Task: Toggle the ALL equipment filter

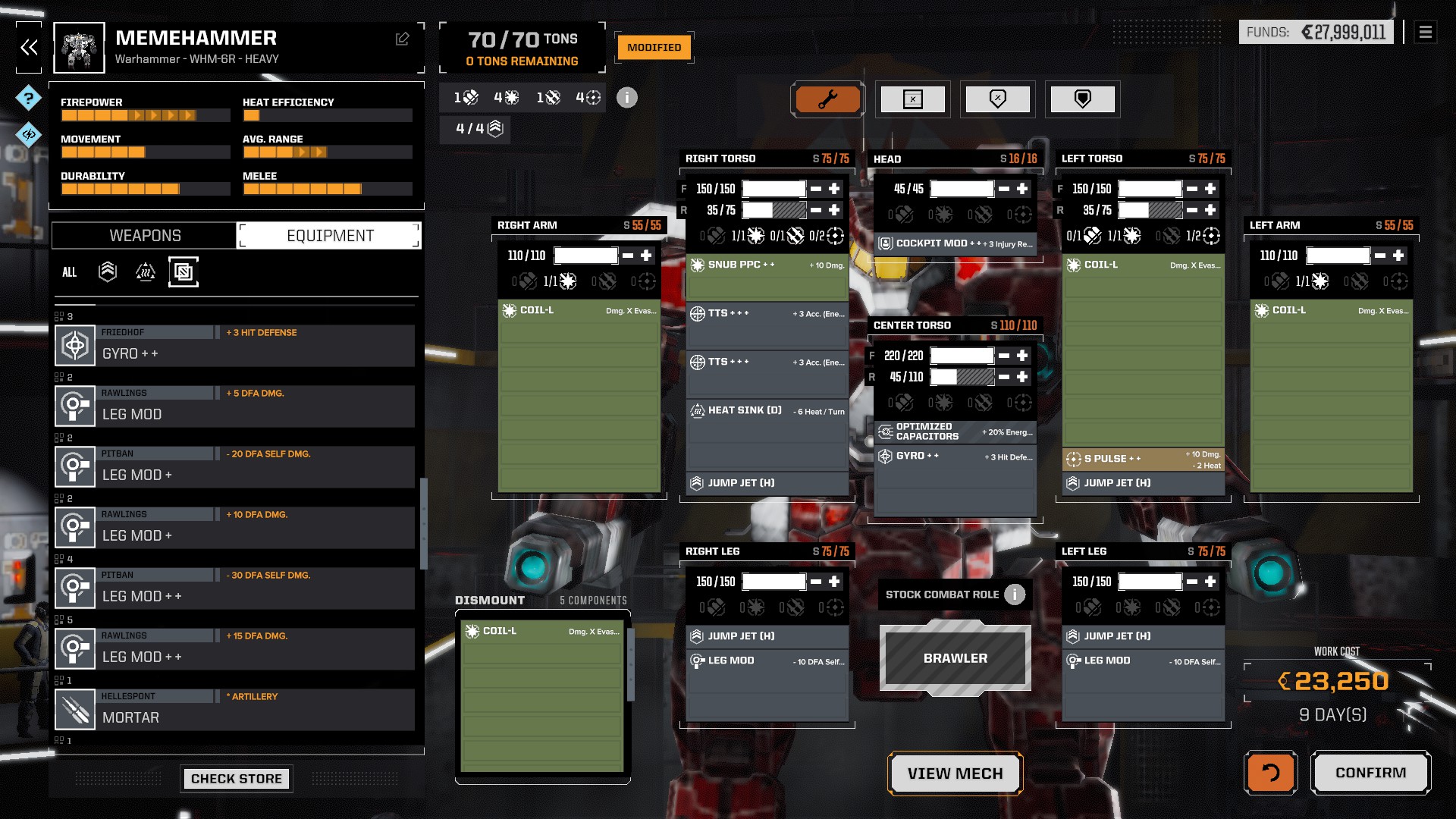Action: (x=69, y=272)
